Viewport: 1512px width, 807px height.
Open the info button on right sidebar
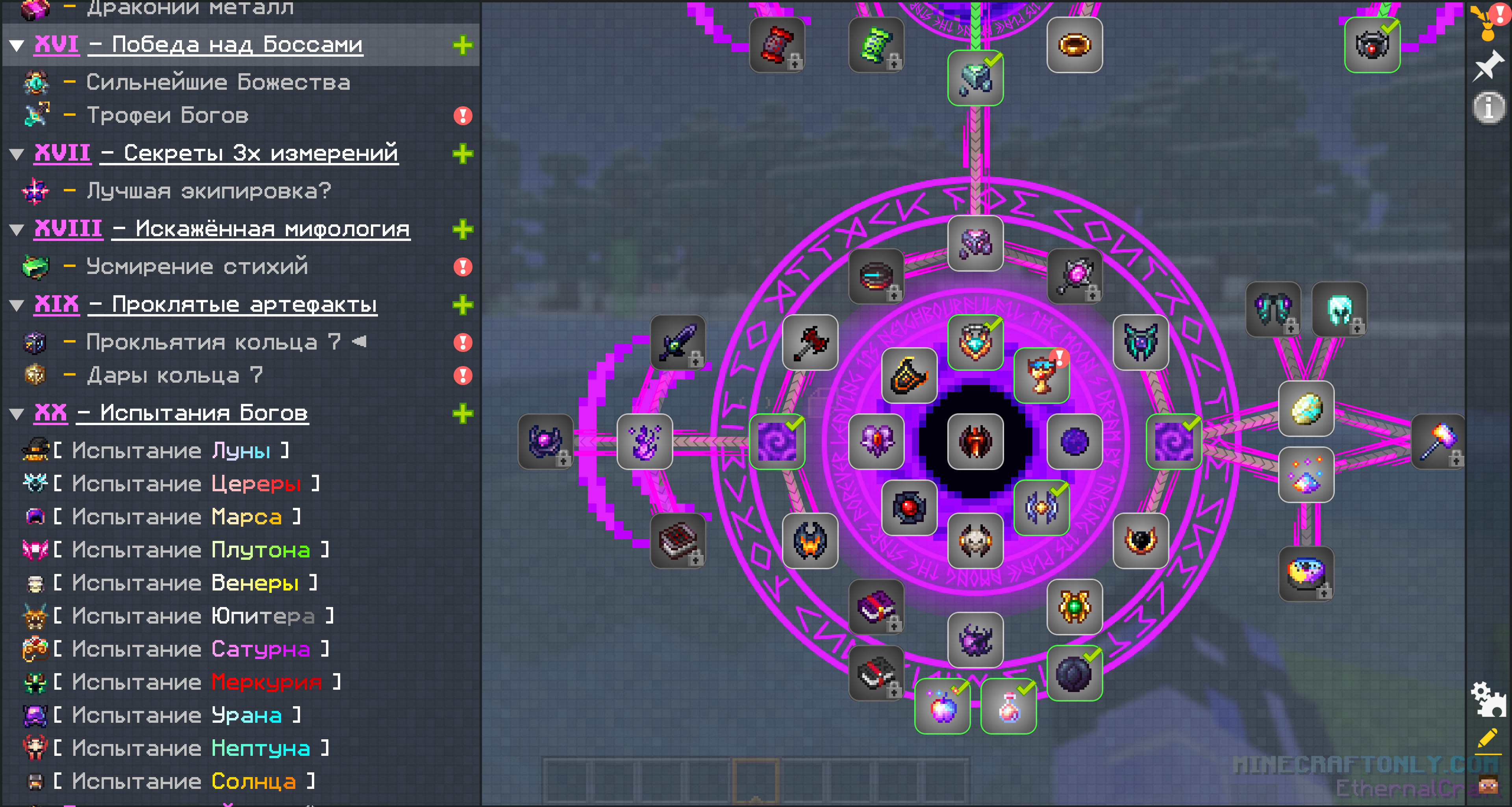pos(1488,107)
